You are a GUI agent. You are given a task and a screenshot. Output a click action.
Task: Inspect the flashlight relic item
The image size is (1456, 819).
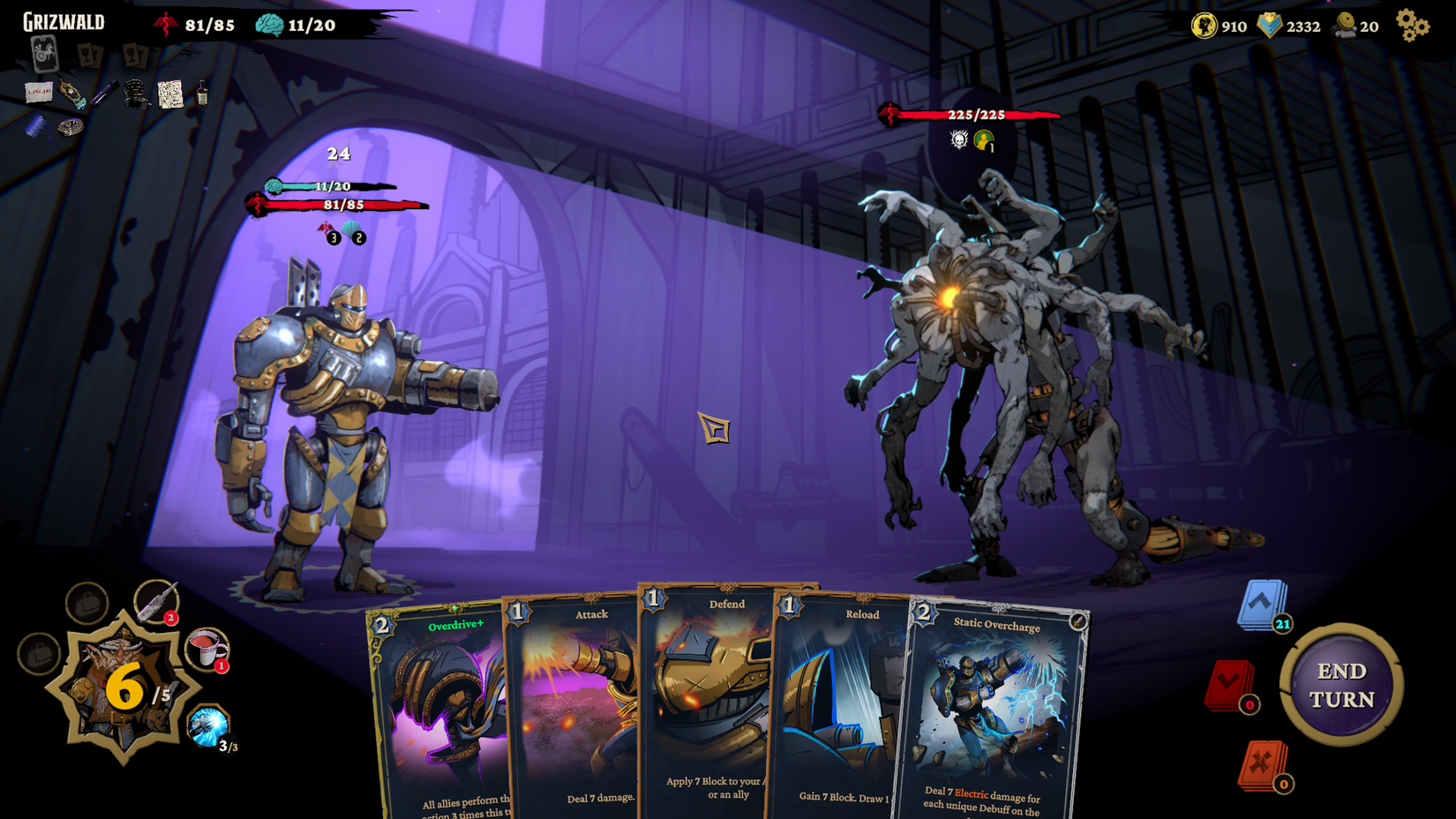(x=106, y=94)
